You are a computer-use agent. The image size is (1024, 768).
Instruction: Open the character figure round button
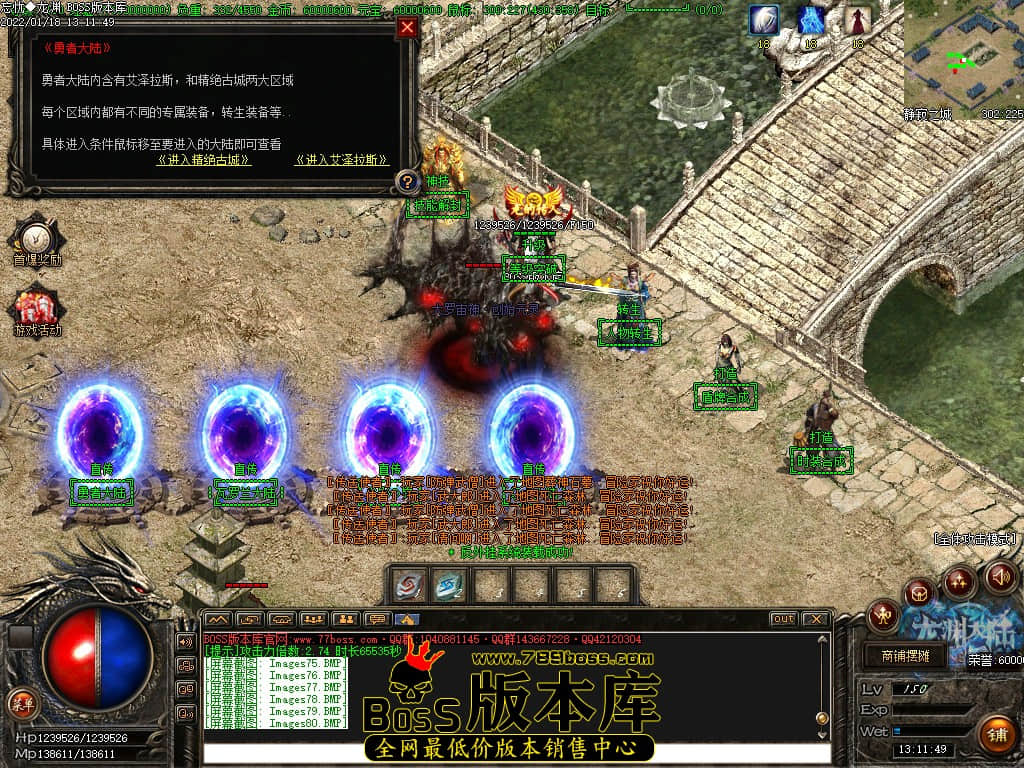click(883, 615)
